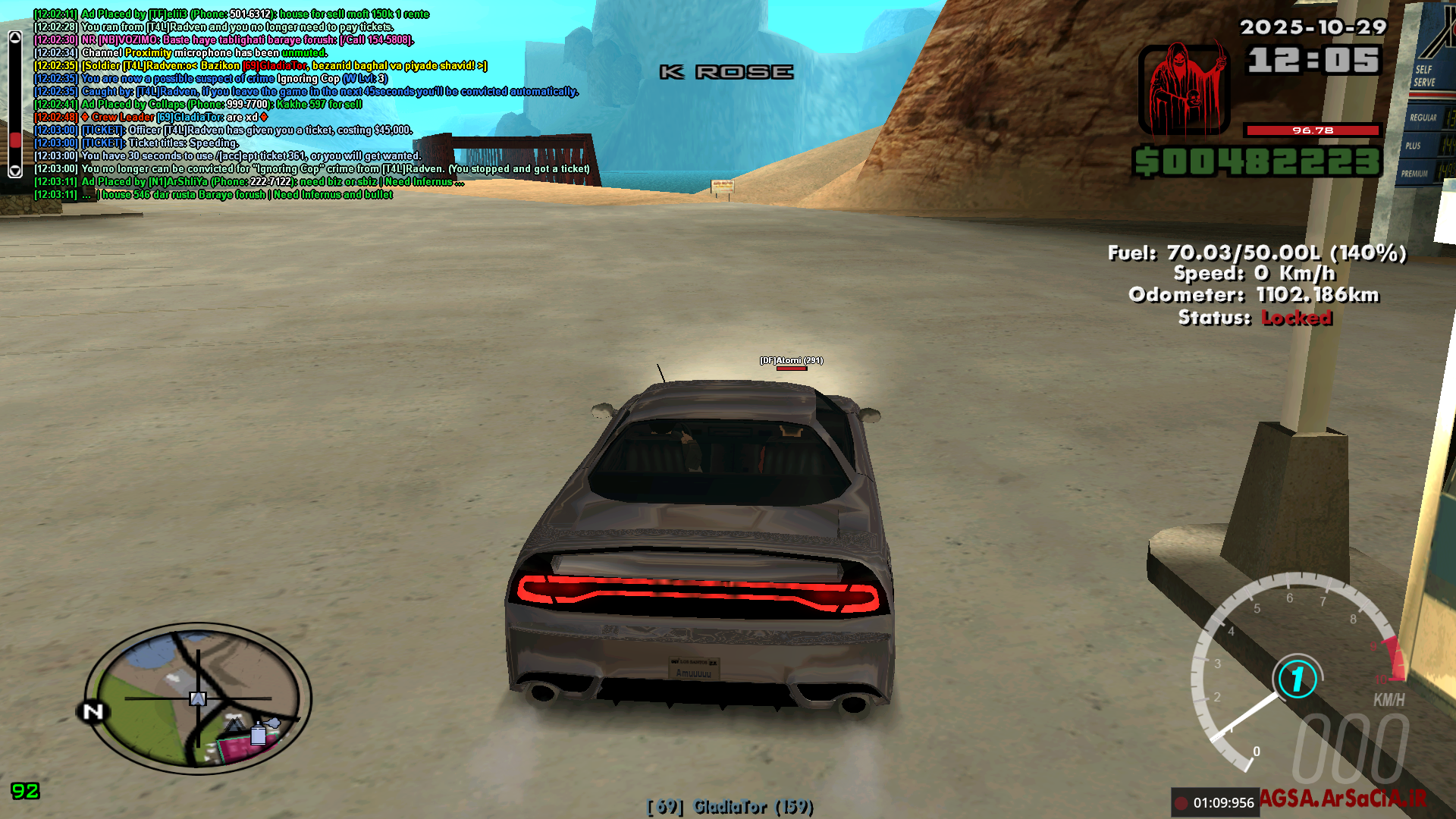
Task: Select the north 'N' compass marker
Action: tap(93, 712)
